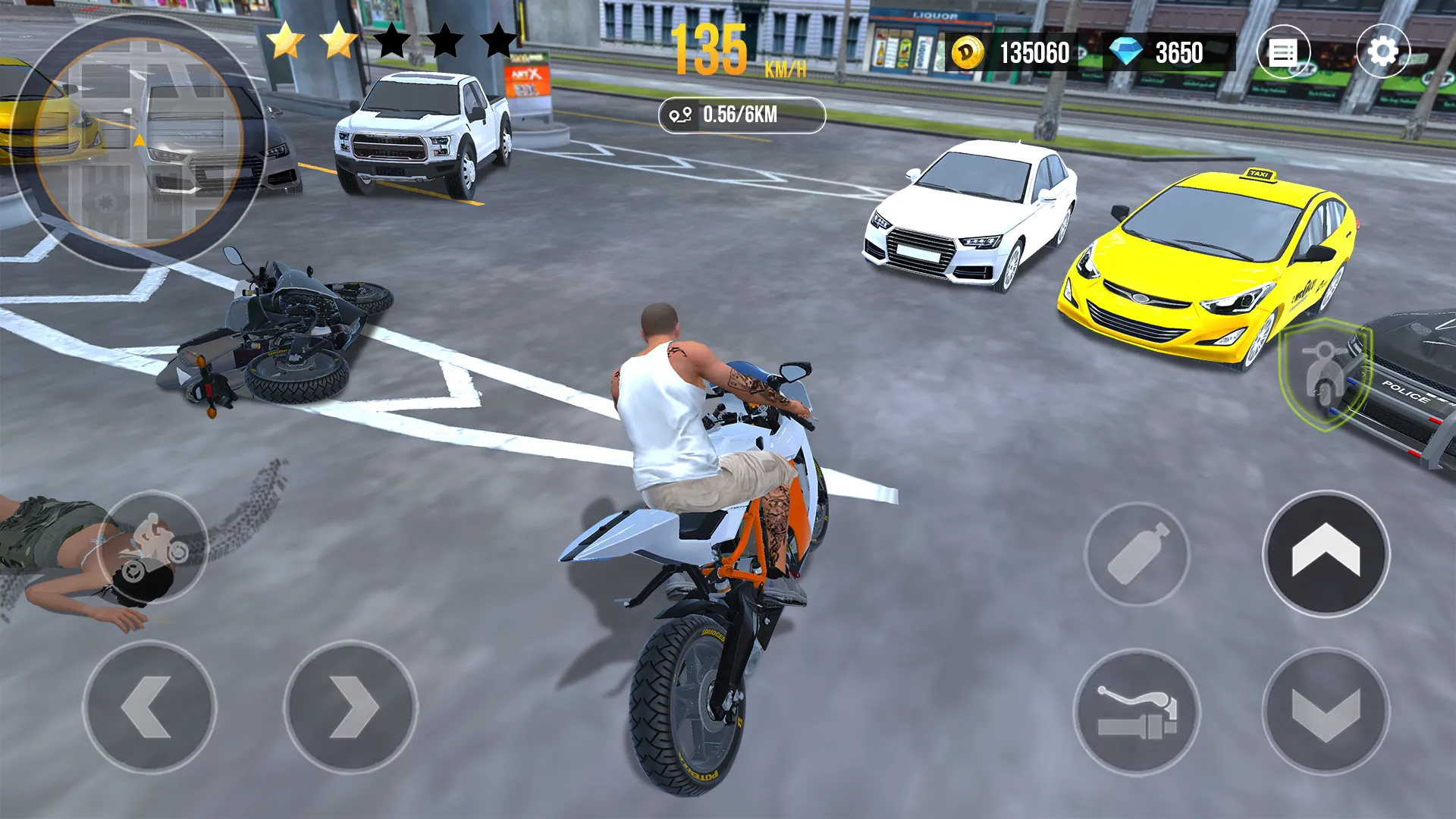Steer left with the left arrow
The width and height of the screenshot is (1456, 819).
[149, 707]
